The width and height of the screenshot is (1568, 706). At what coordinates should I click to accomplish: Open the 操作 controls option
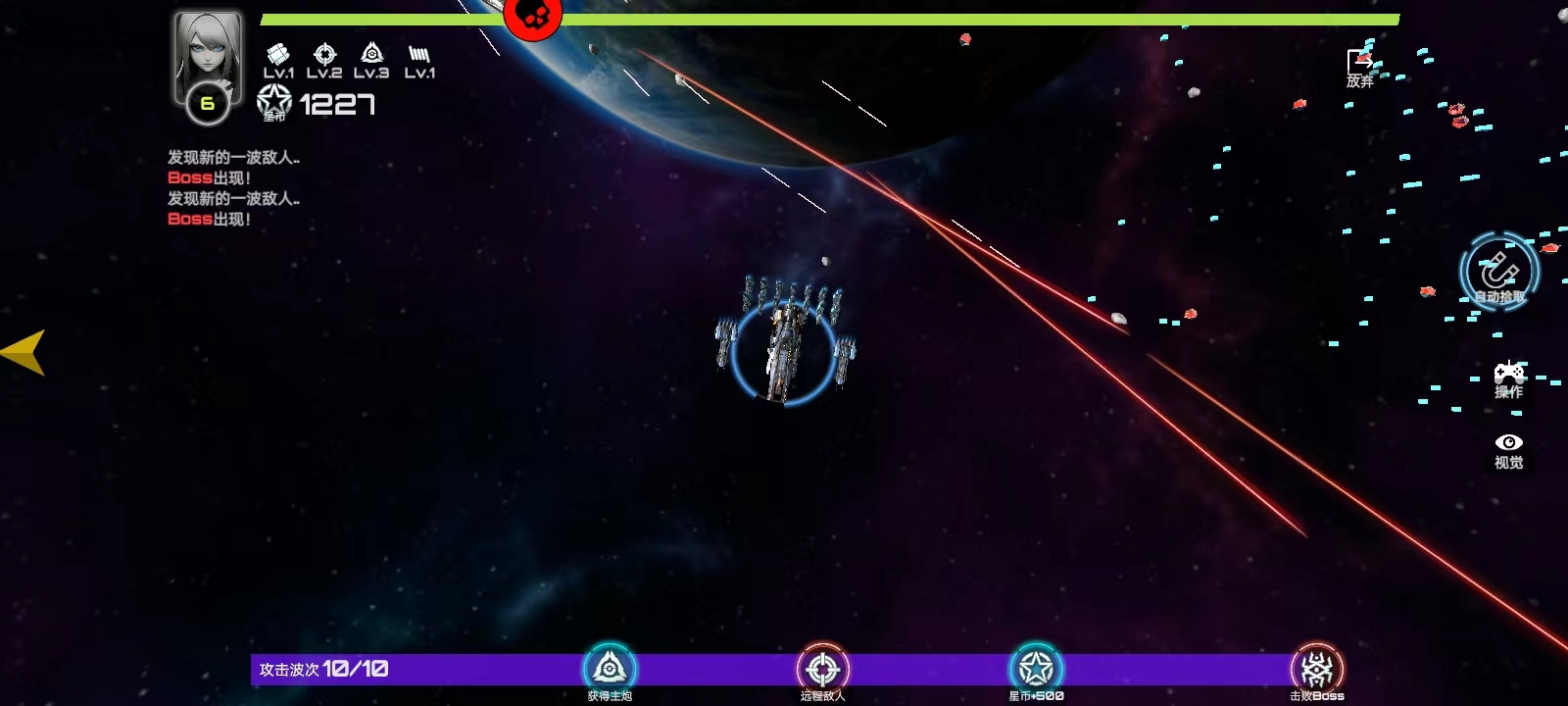click(x=1508, y=379)
